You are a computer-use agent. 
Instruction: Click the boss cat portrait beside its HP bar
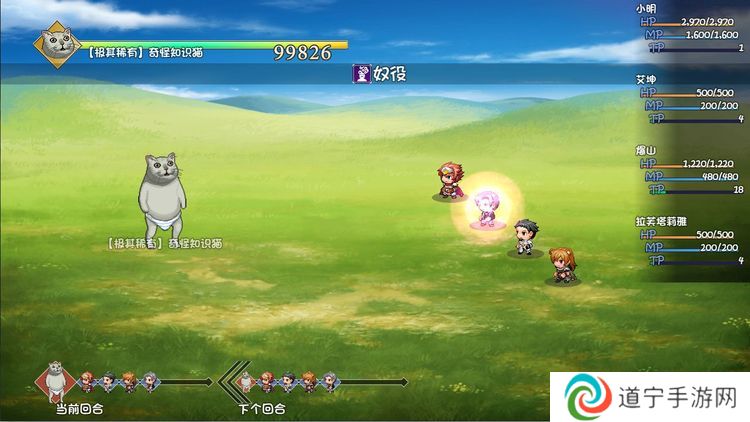pyautogui.click(x=57, y=45)
